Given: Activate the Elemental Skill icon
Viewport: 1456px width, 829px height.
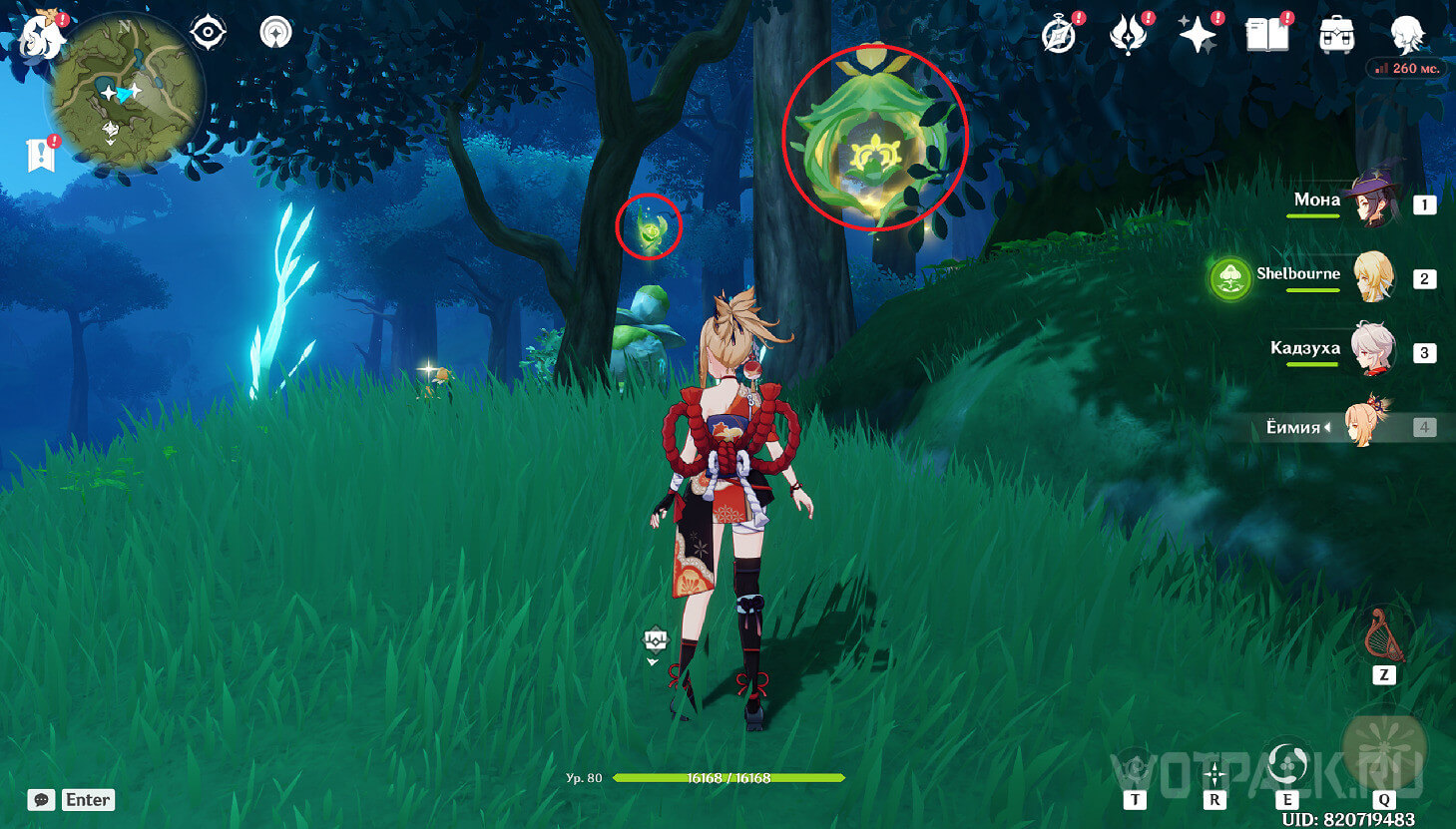Looking at the screenshot, I should [x=1285, y=765].
